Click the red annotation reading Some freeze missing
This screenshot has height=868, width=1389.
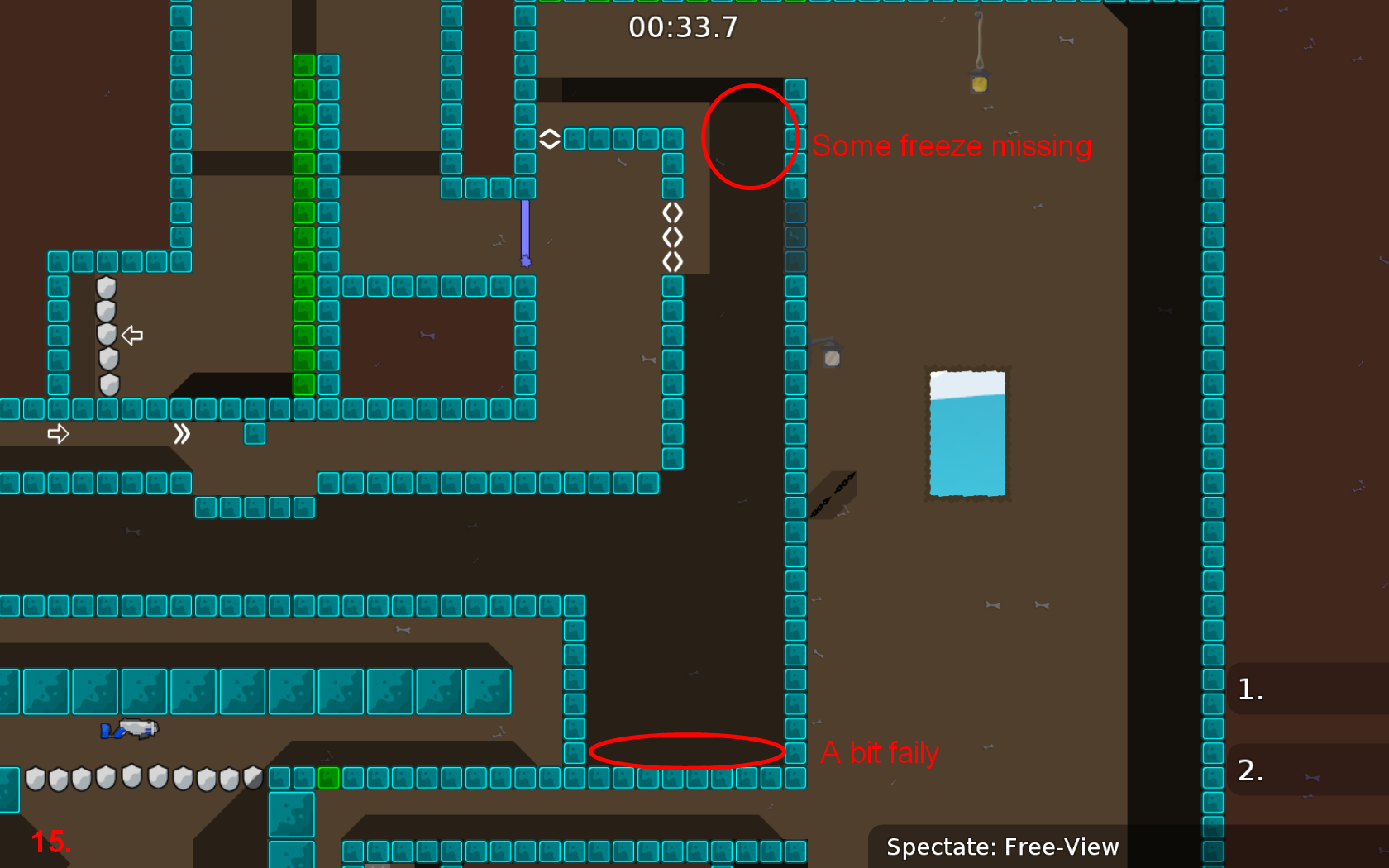click(x=951, y=145)
